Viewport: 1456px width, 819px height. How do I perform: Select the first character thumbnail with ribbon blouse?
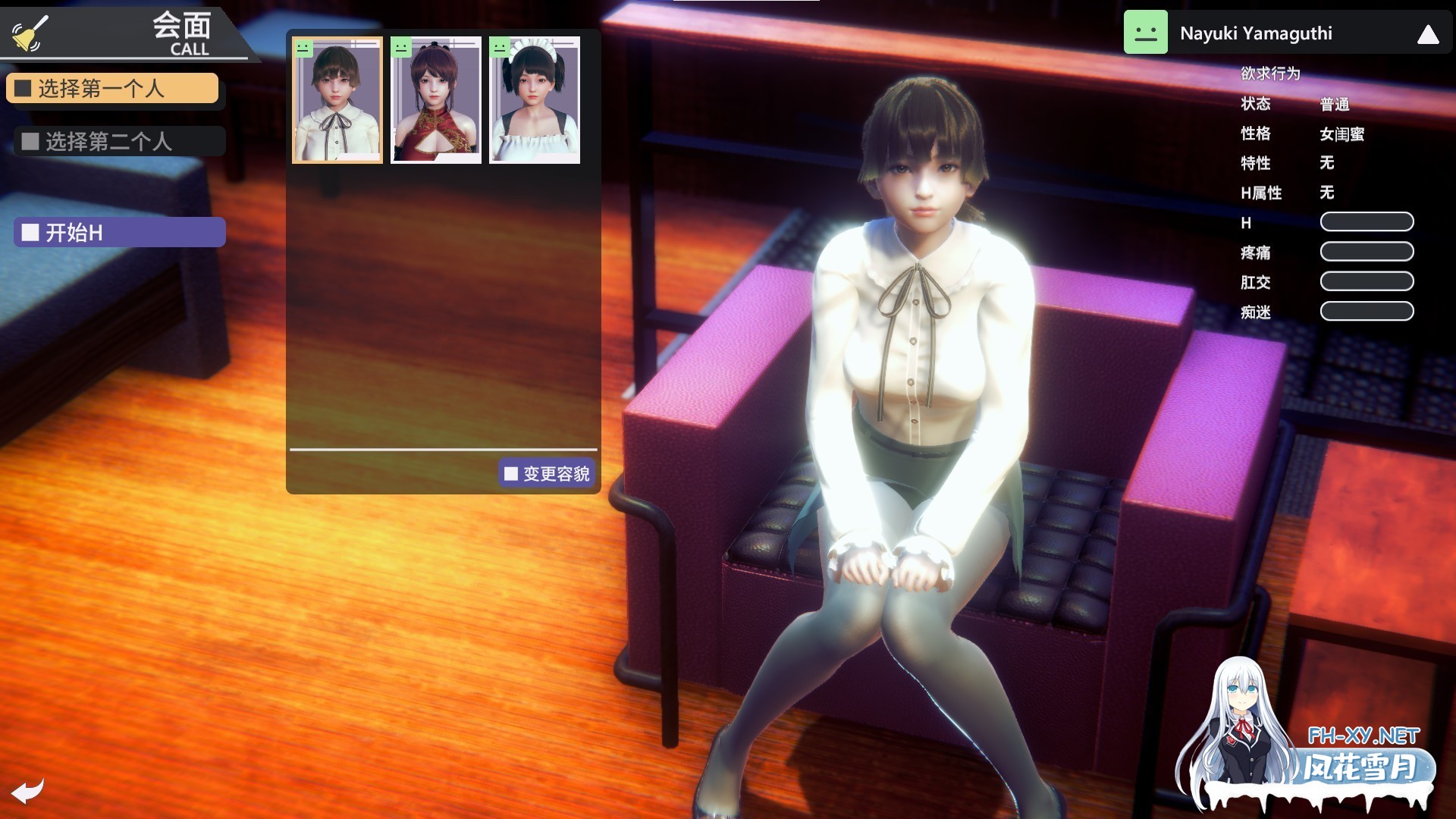point(336,100)
